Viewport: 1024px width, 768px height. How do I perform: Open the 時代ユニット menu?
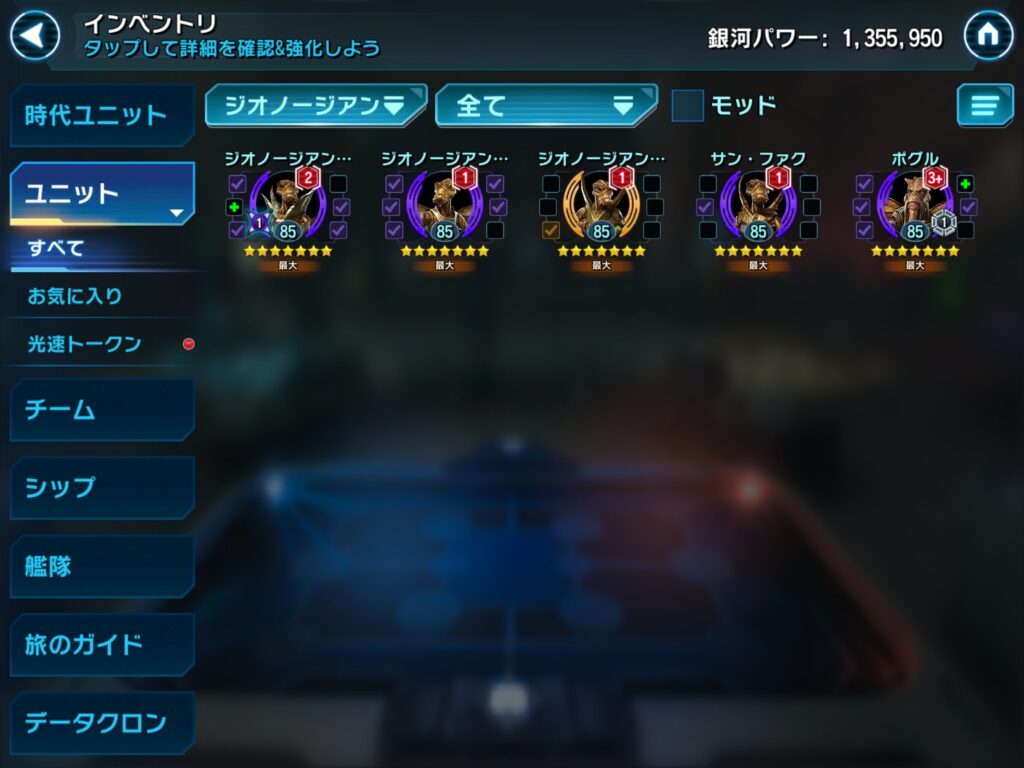pyautogui.click(x=101, y=115)
